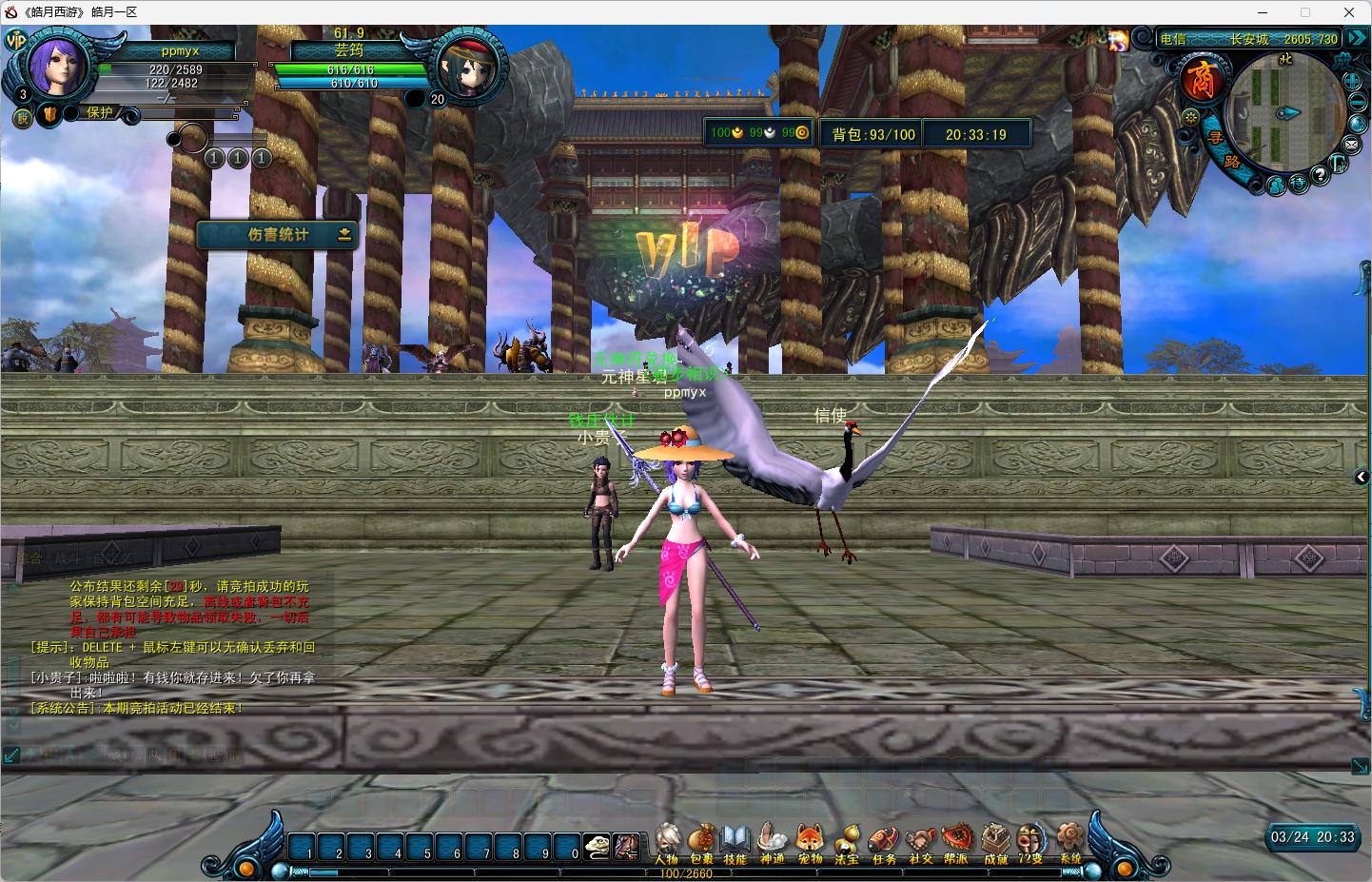Close the game window
1372x882 pixels.
(1348, 12)
